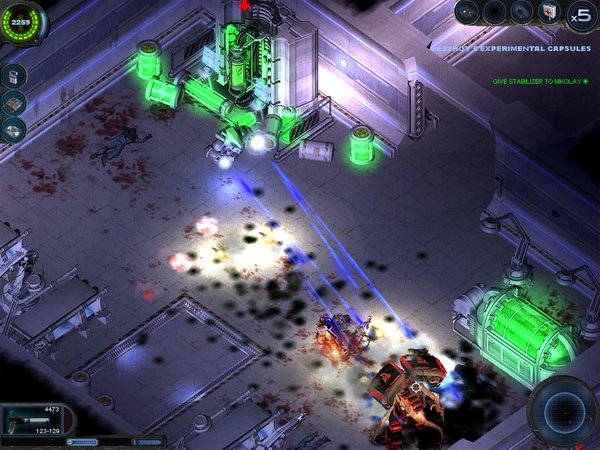This screenshot has width=600, height=450.
Task: Select the first top-right item slot
Action: [x=468, y=12]
